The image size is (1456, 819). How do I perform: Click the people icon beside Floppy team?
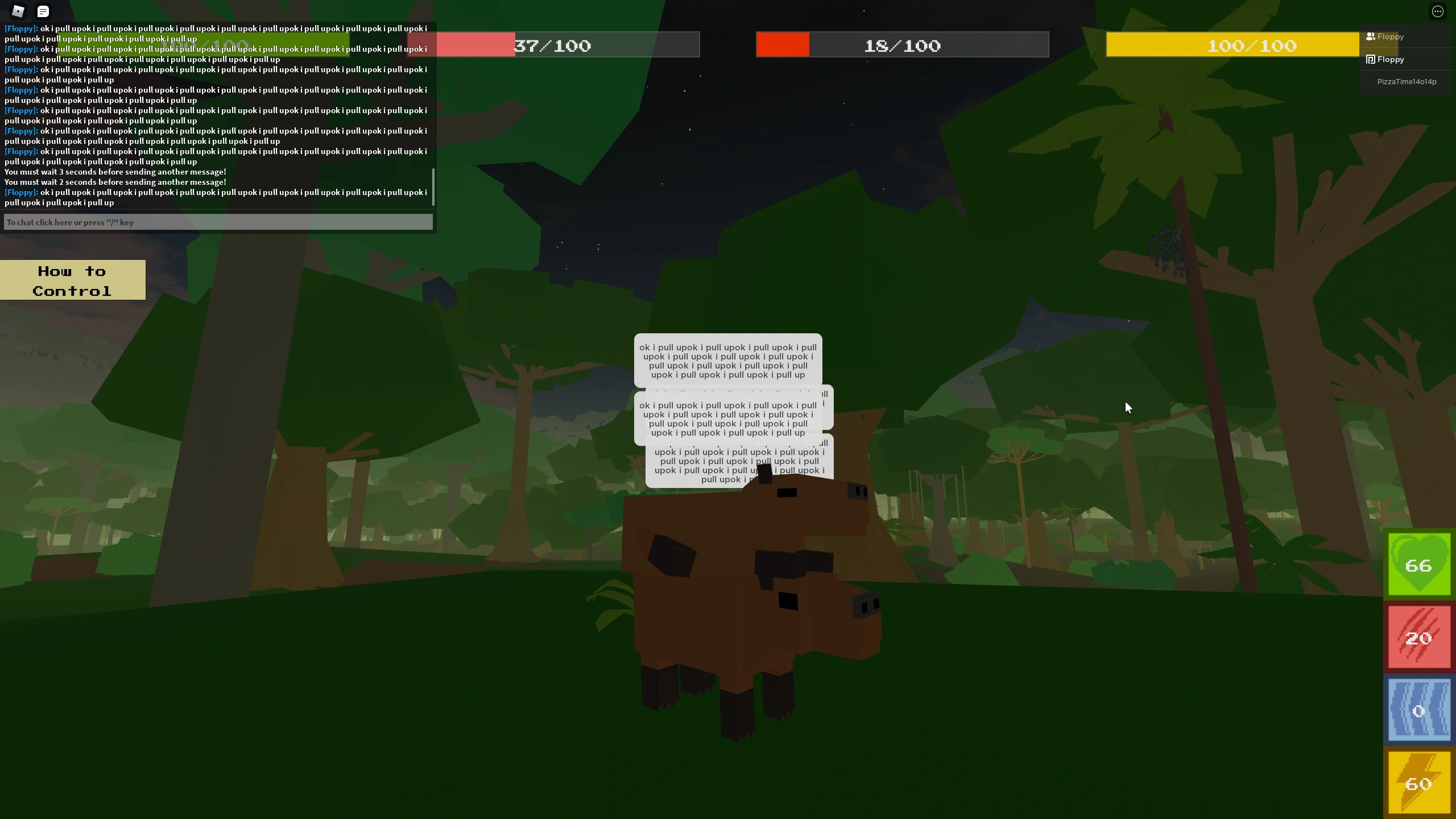(1370, 36)
